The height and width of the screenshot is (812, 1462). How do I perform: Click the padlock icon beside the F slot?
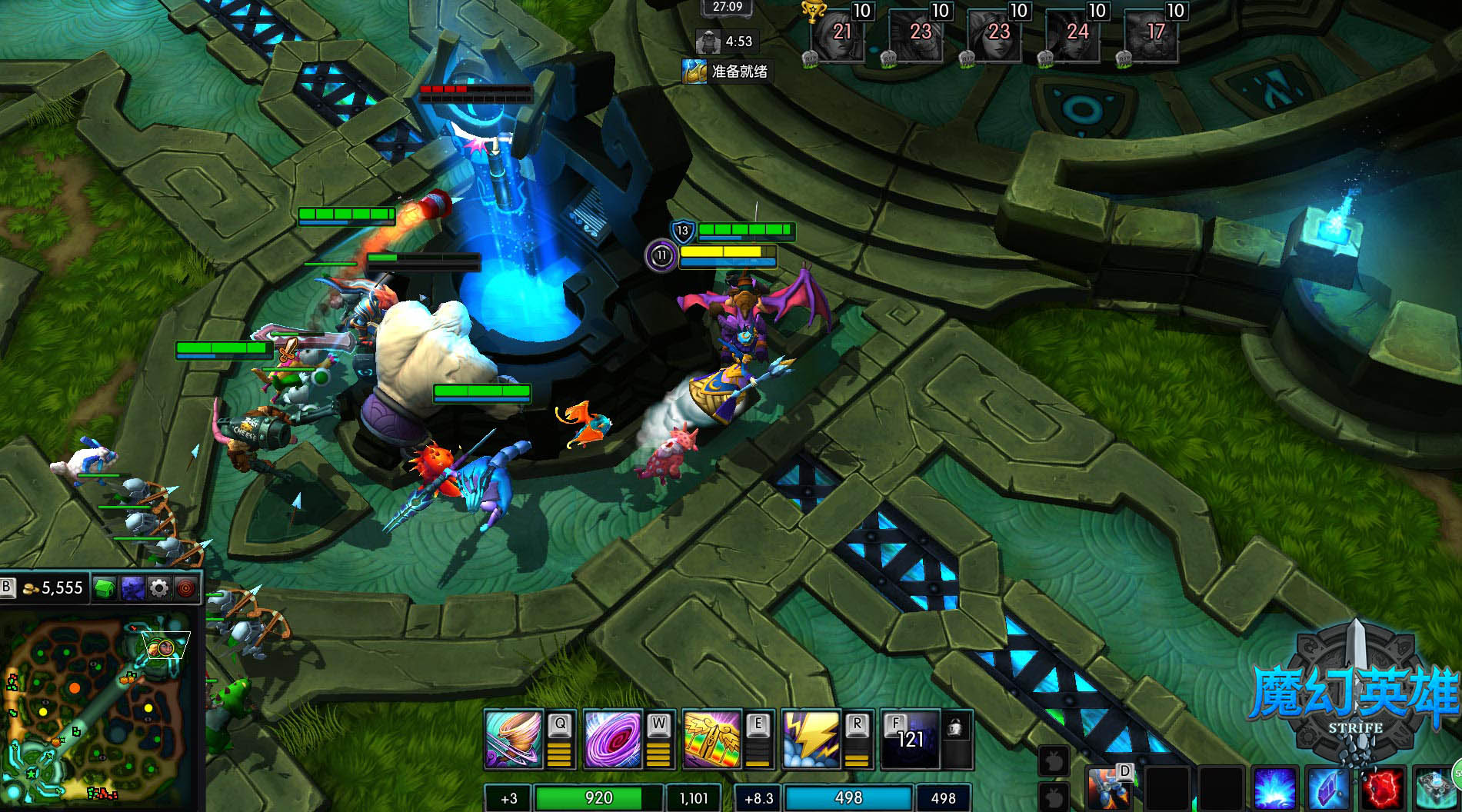956,727
